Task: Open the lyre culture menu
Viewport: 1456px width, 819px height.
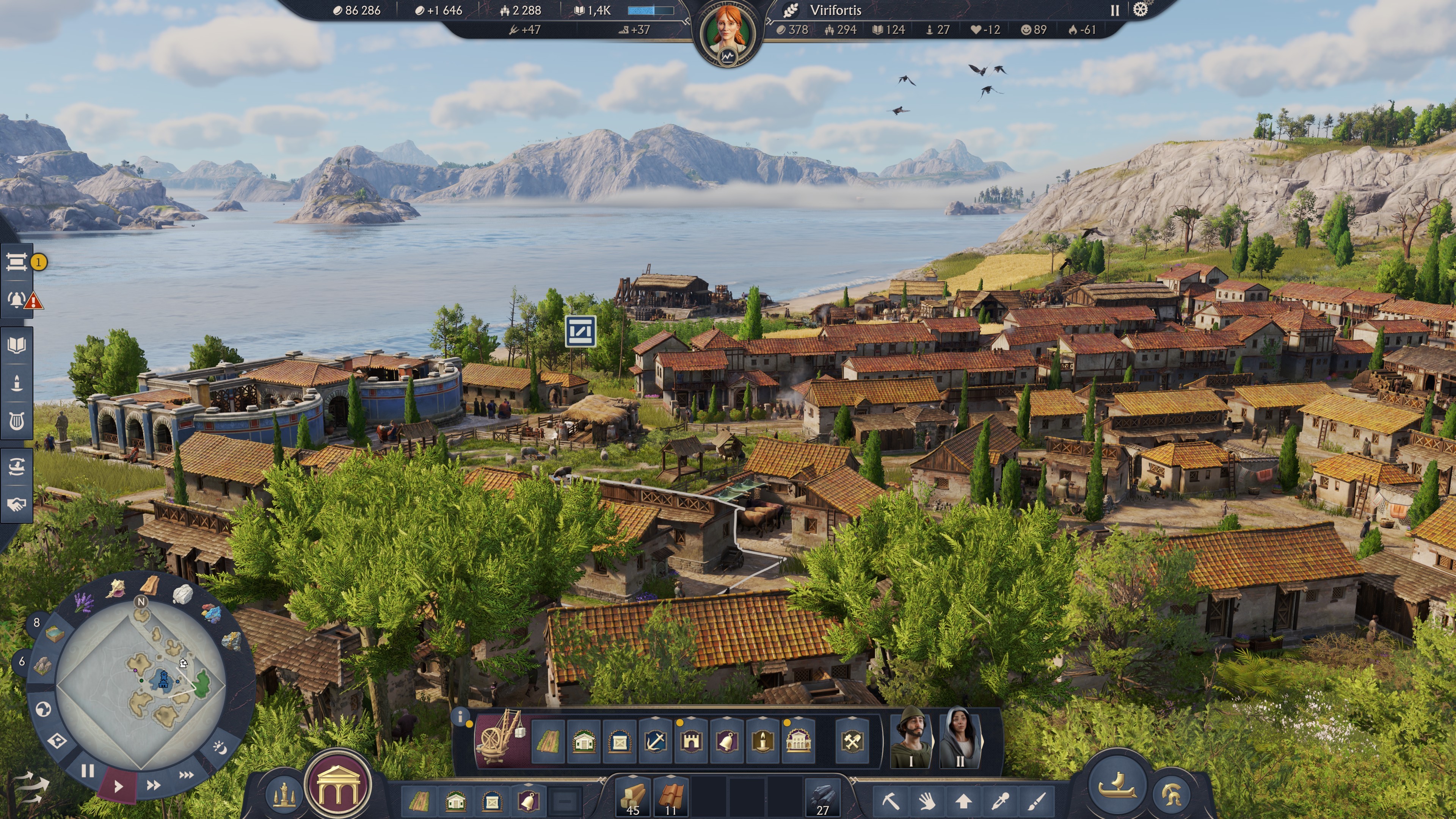Action: (16, 421)
